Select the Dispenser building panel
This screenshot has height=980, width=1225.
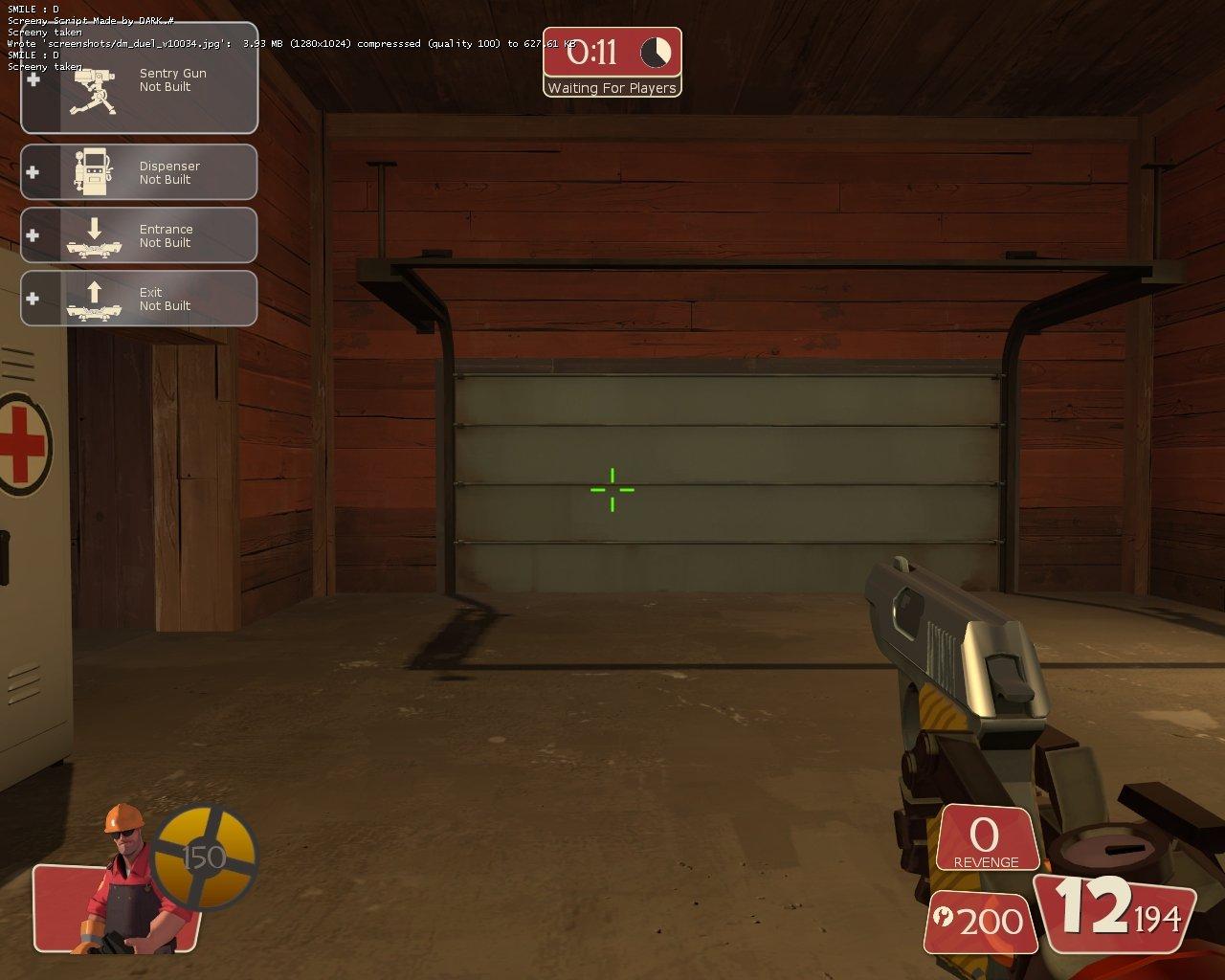pos(140,172)
